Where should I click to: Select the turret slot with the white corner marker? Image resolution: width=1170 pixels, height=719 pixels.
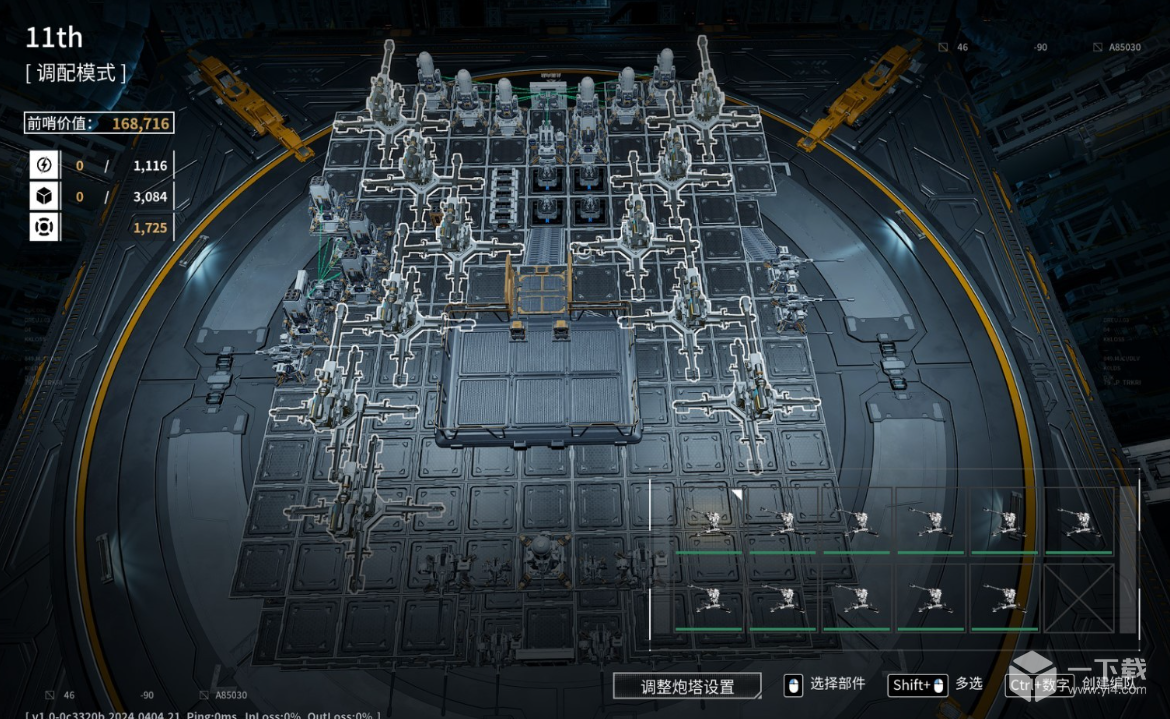(711, 520)
